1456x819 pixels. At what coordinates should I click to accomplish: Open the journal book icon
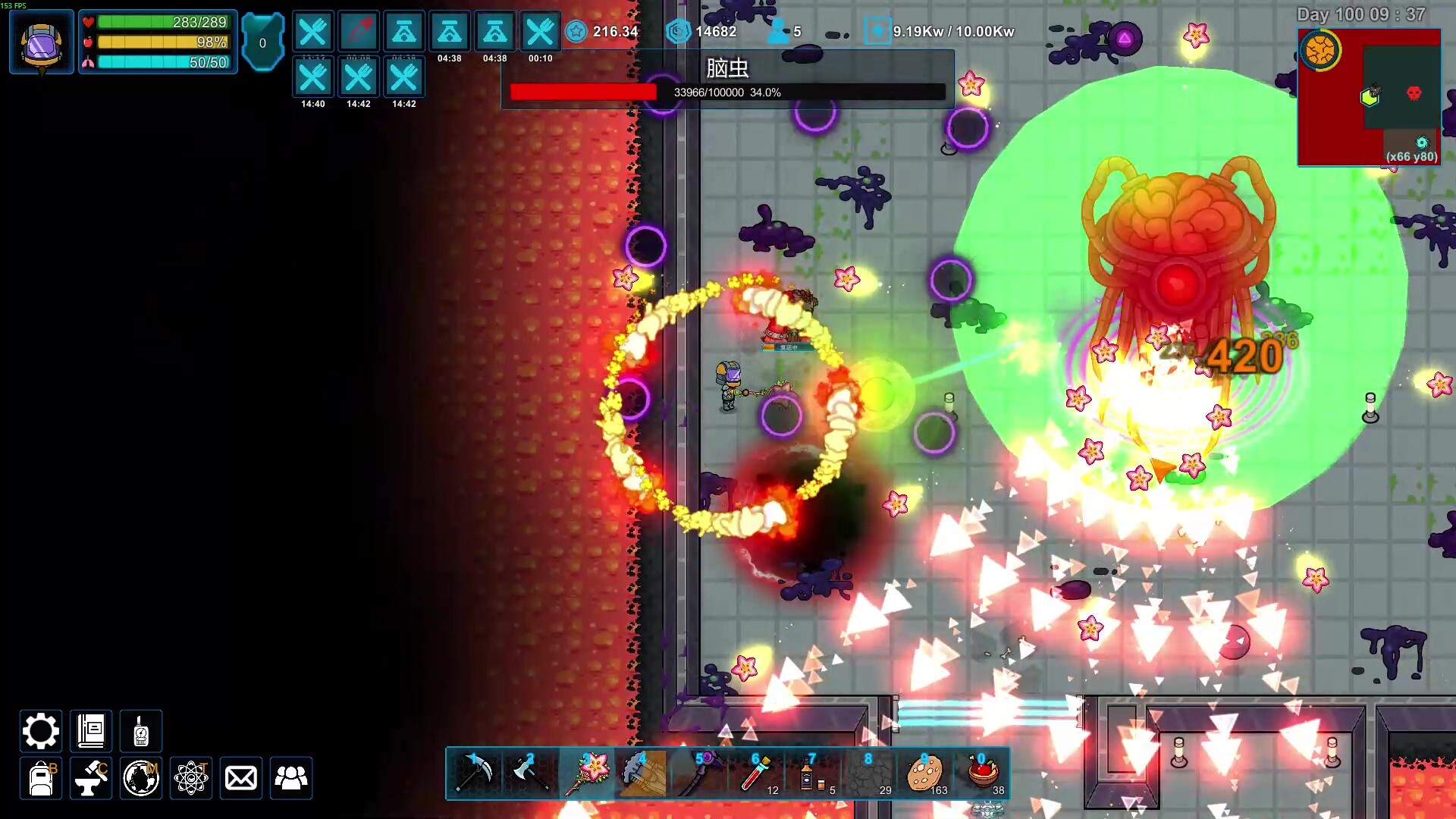(91, 731)
